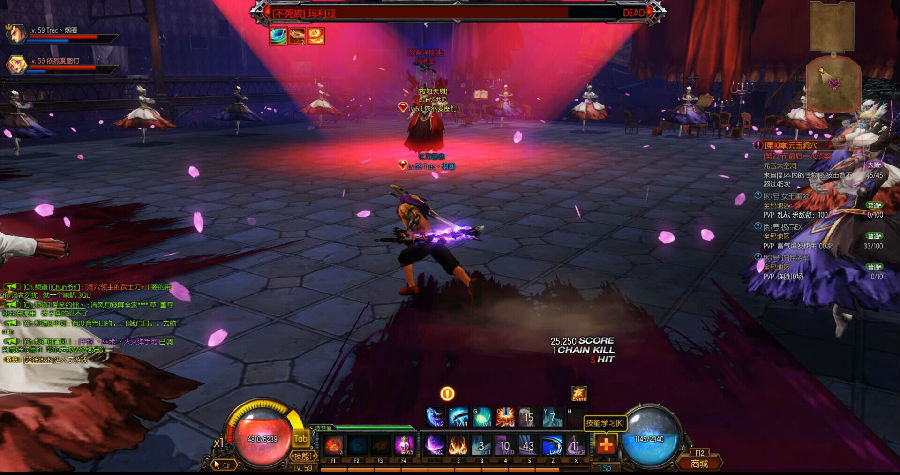
Task: Activate the skill showing cooldown 43
Action: (x=529, y=444)
